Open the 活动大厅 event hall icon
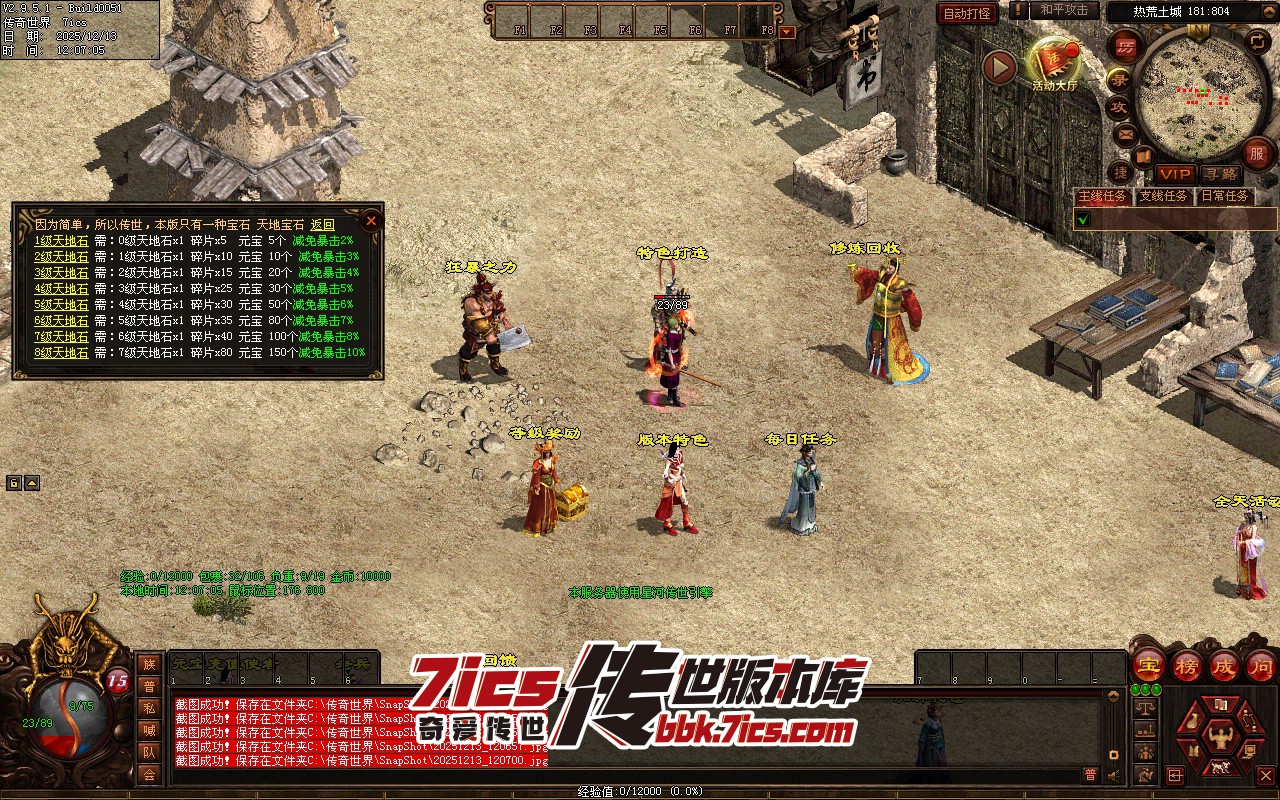The image size is (1280, 800). tap(1055, 63)
